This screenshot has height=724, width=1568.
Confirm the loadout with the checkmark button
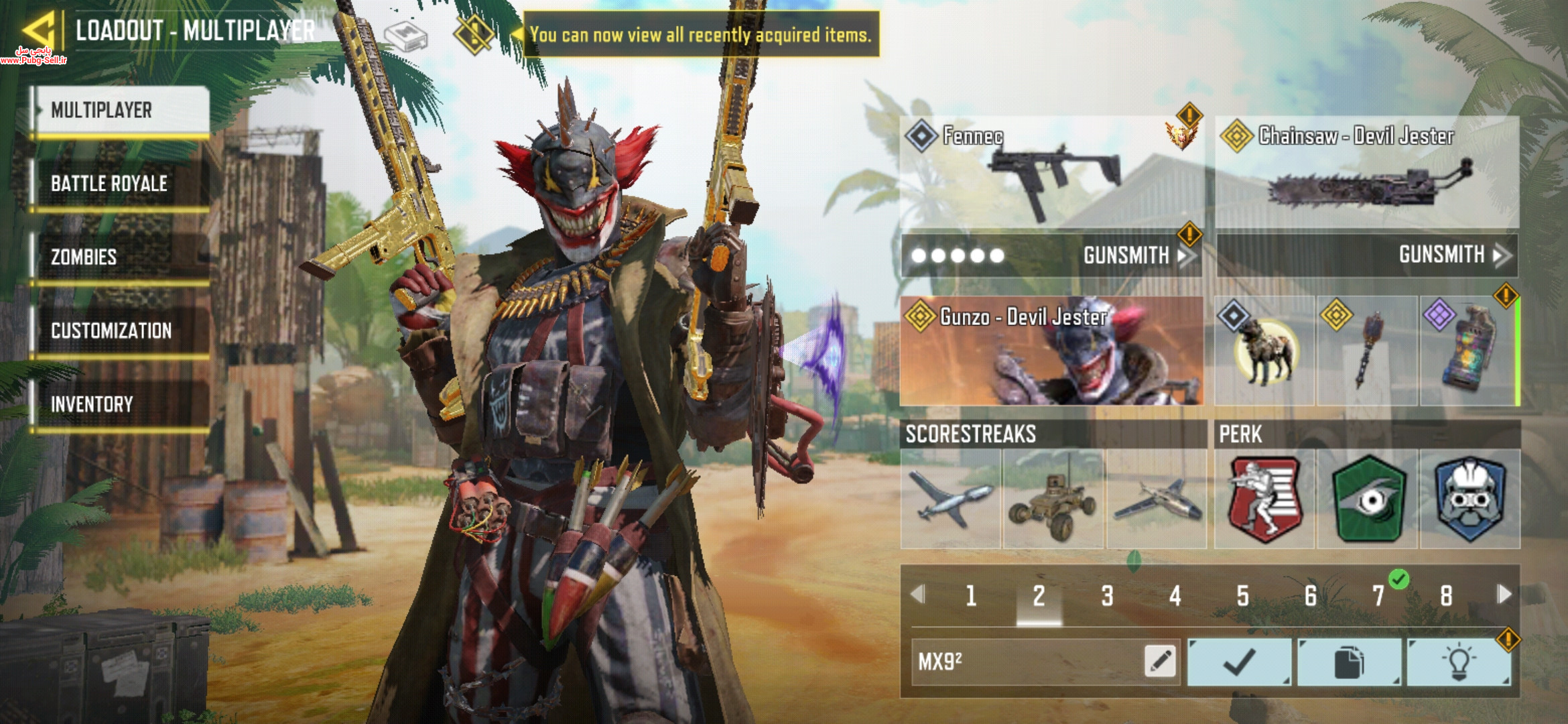pyautogui.click(x=1240, y=662)
